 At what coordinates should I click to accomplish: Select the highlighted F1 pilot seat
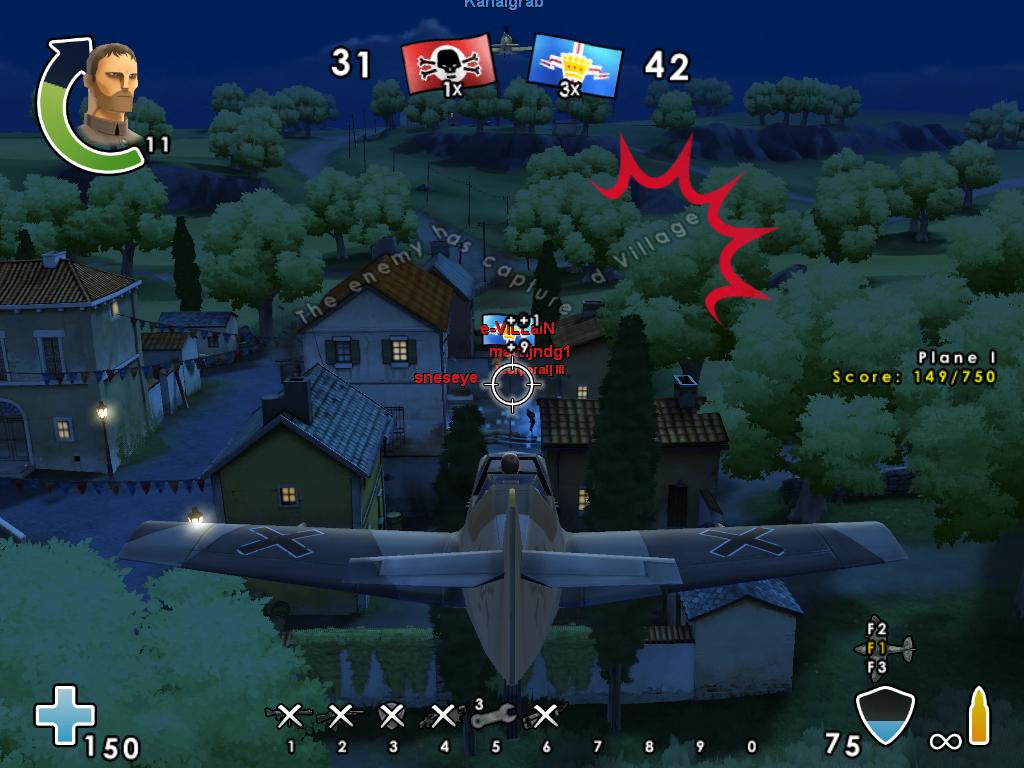[x=877, y=648]
